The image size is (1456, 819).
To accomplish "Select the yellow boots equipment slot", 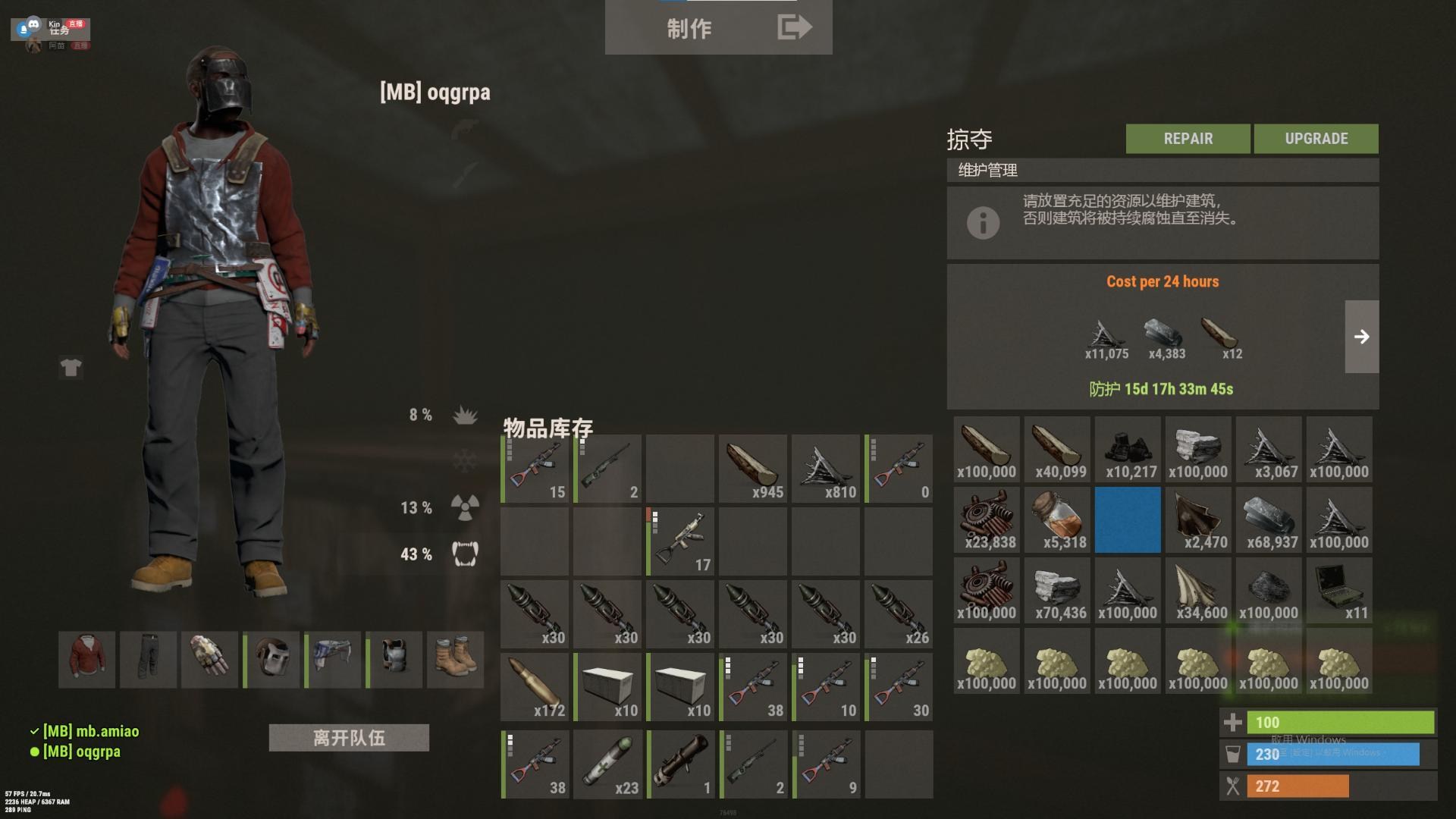I will tap(457, 659).
